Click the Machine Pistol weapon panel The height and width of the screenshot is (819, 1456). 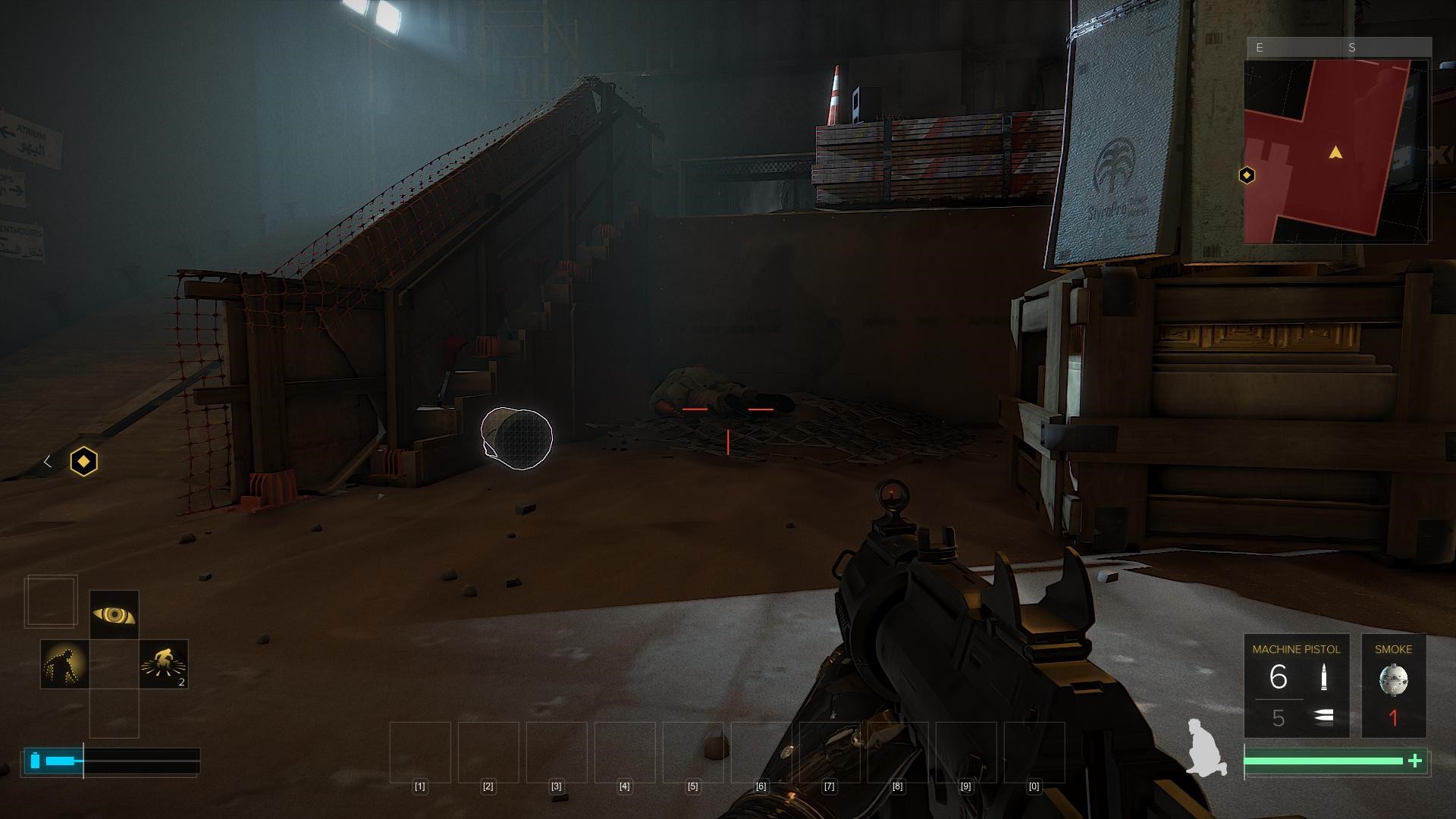click(x=1296, y=686)
